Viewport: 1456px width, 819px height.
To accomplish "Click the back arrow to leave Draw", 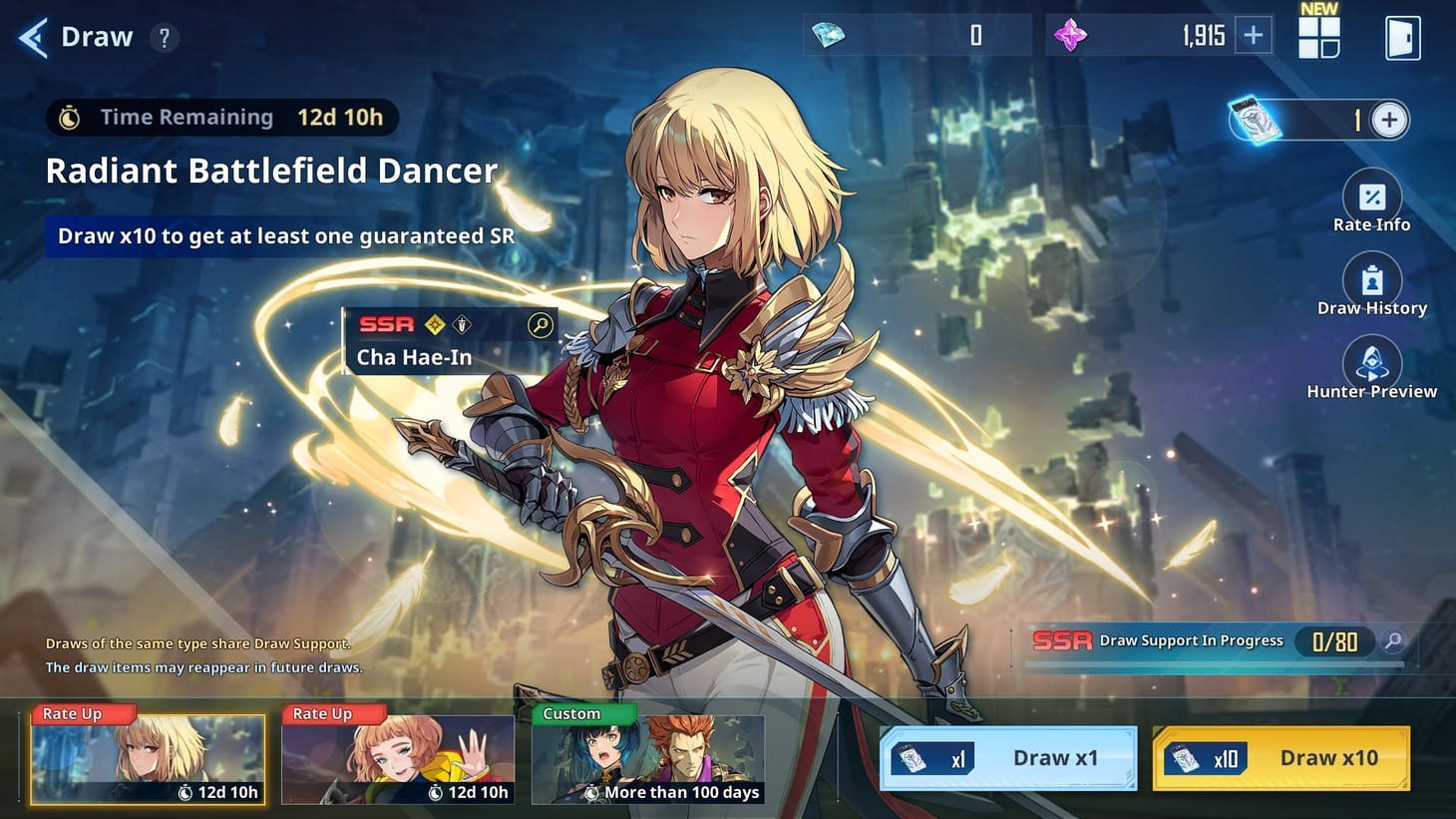I will (x=30, y=37).
